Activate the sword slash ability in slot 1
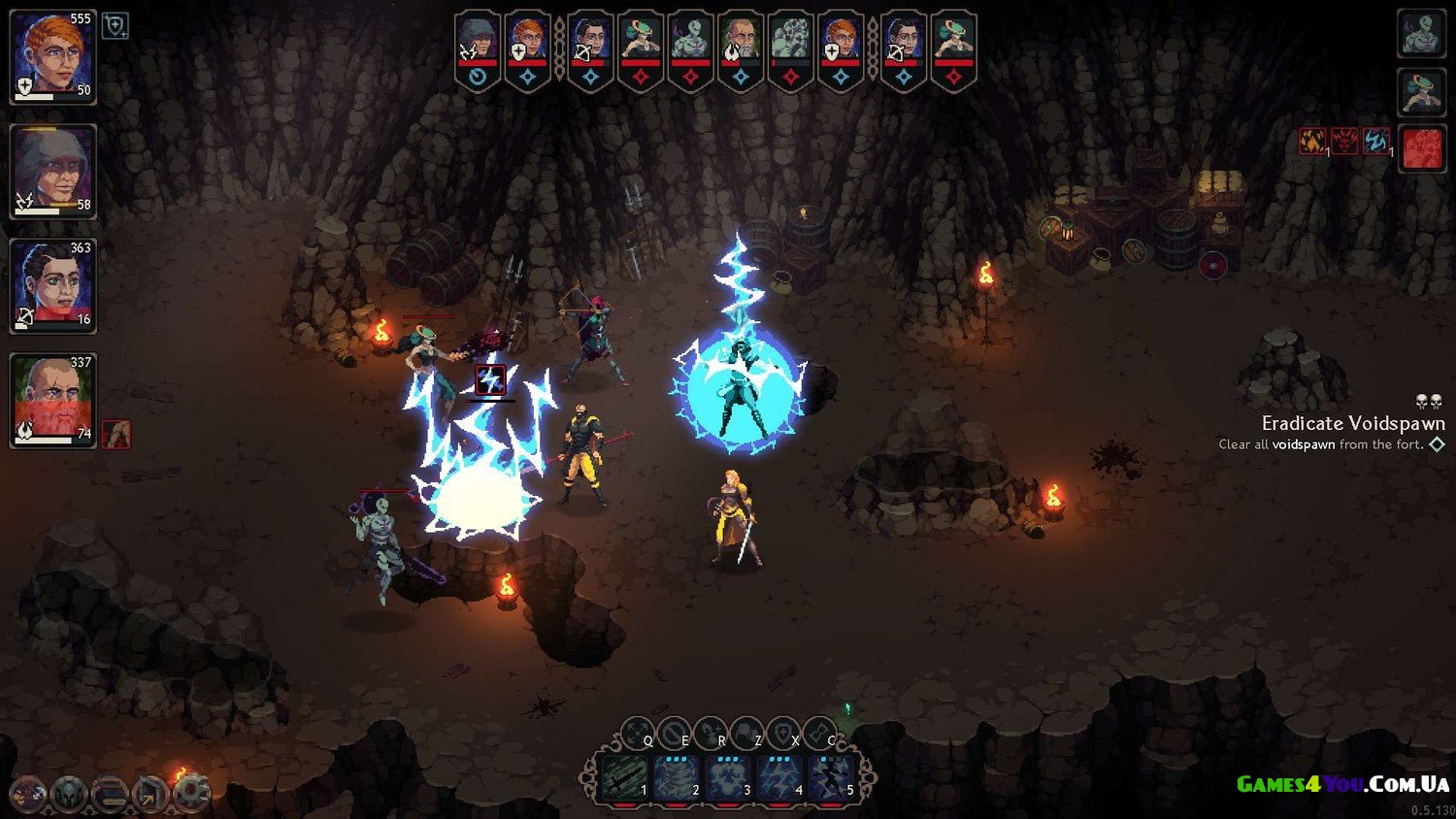 623,778
